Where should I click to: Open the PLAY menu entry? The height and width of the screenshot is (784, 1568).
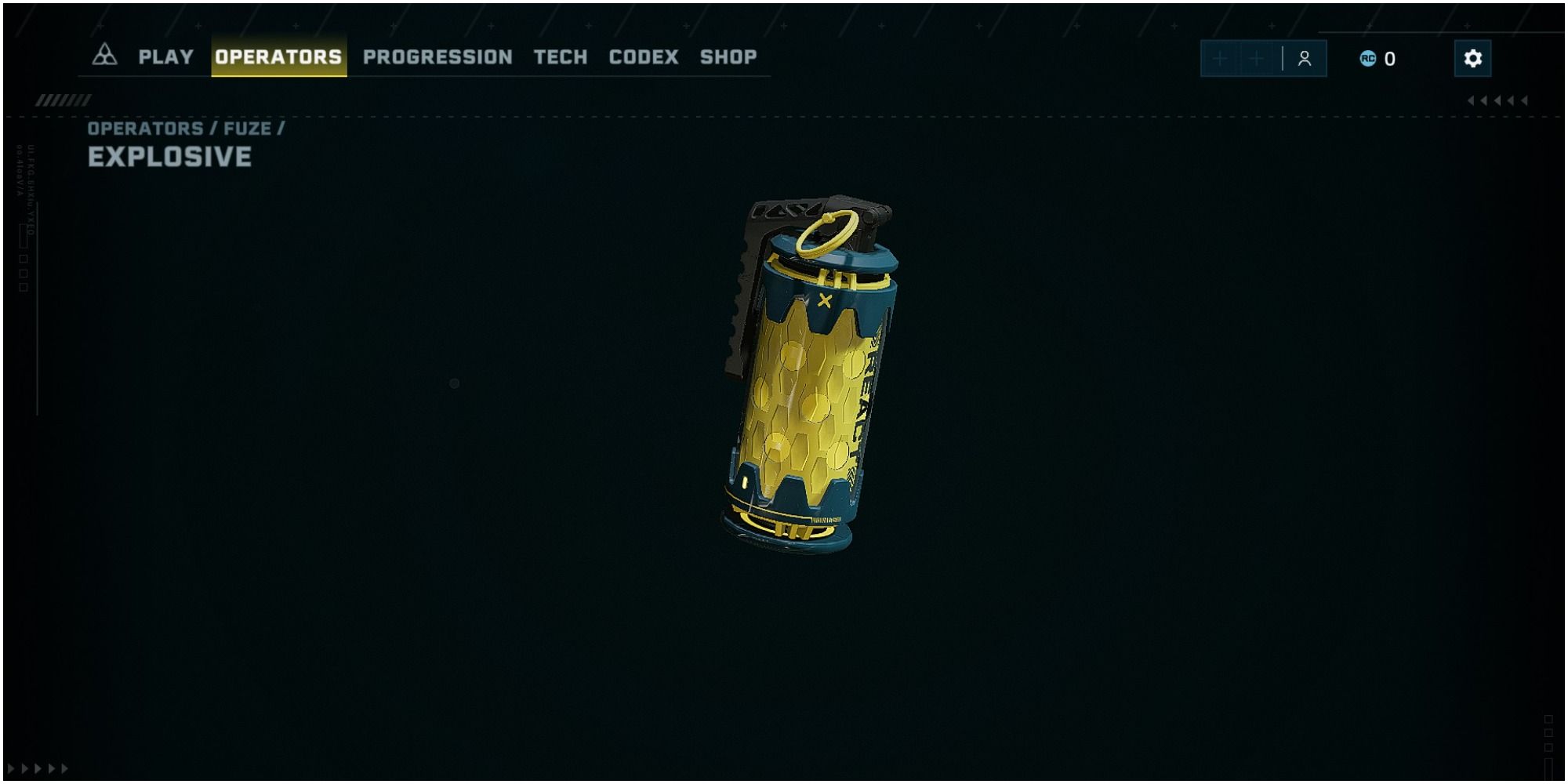pos(165,56)
